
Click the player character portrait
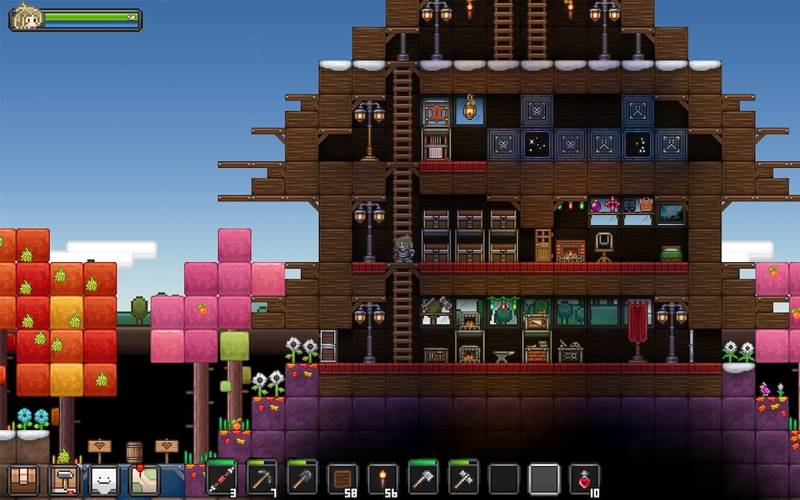(25, 18)
